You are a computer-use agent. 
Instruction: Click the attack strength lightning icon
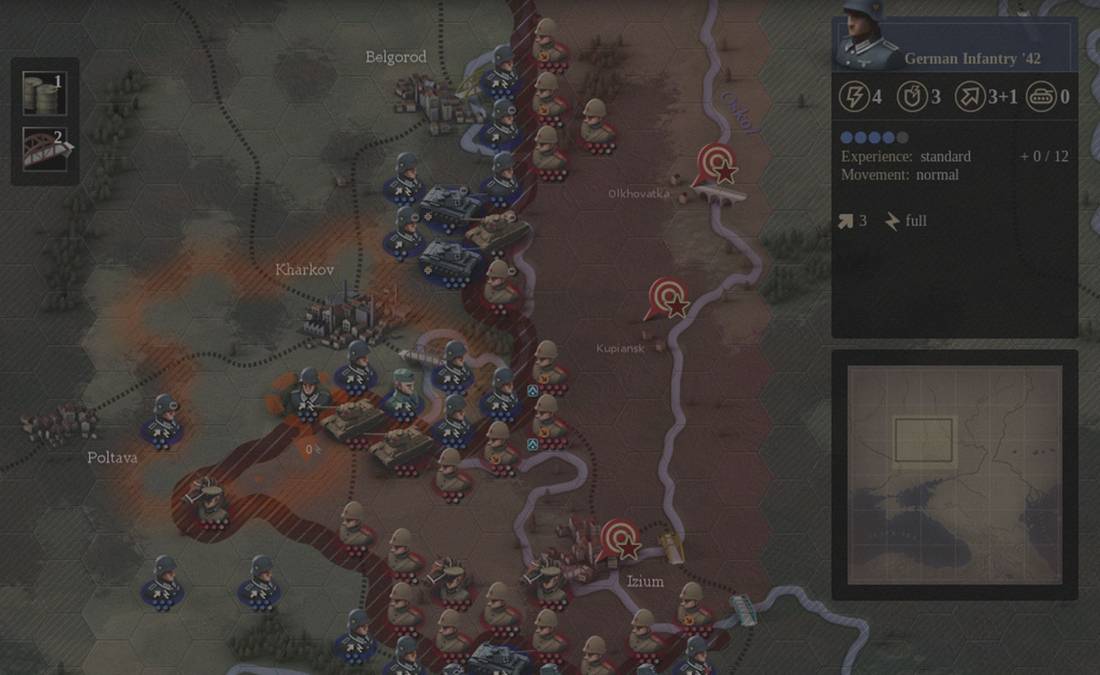tap(853, 97)
